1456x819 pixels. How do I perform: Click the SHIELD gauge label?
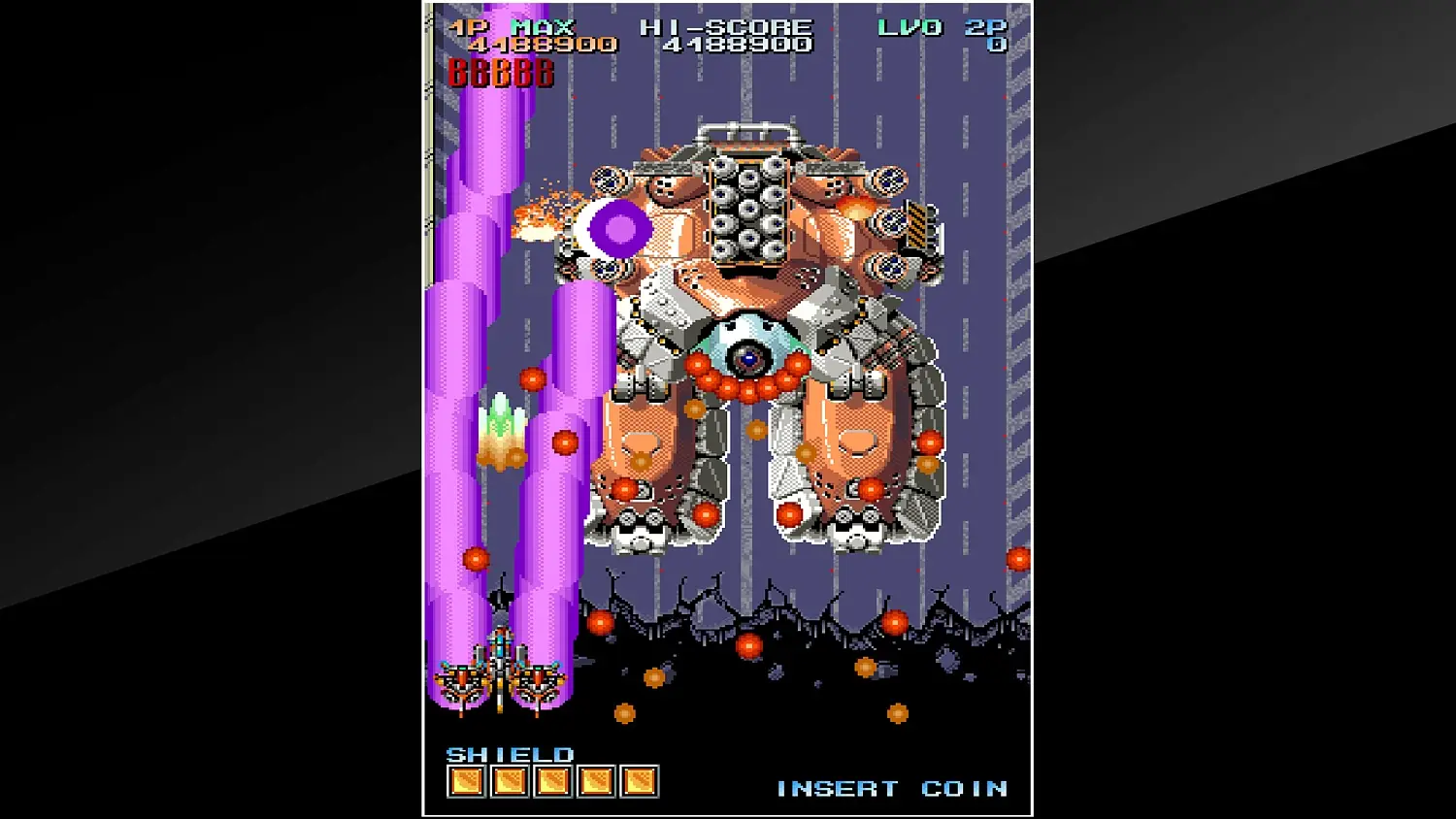pyautogui.click(x=510, y=752)
